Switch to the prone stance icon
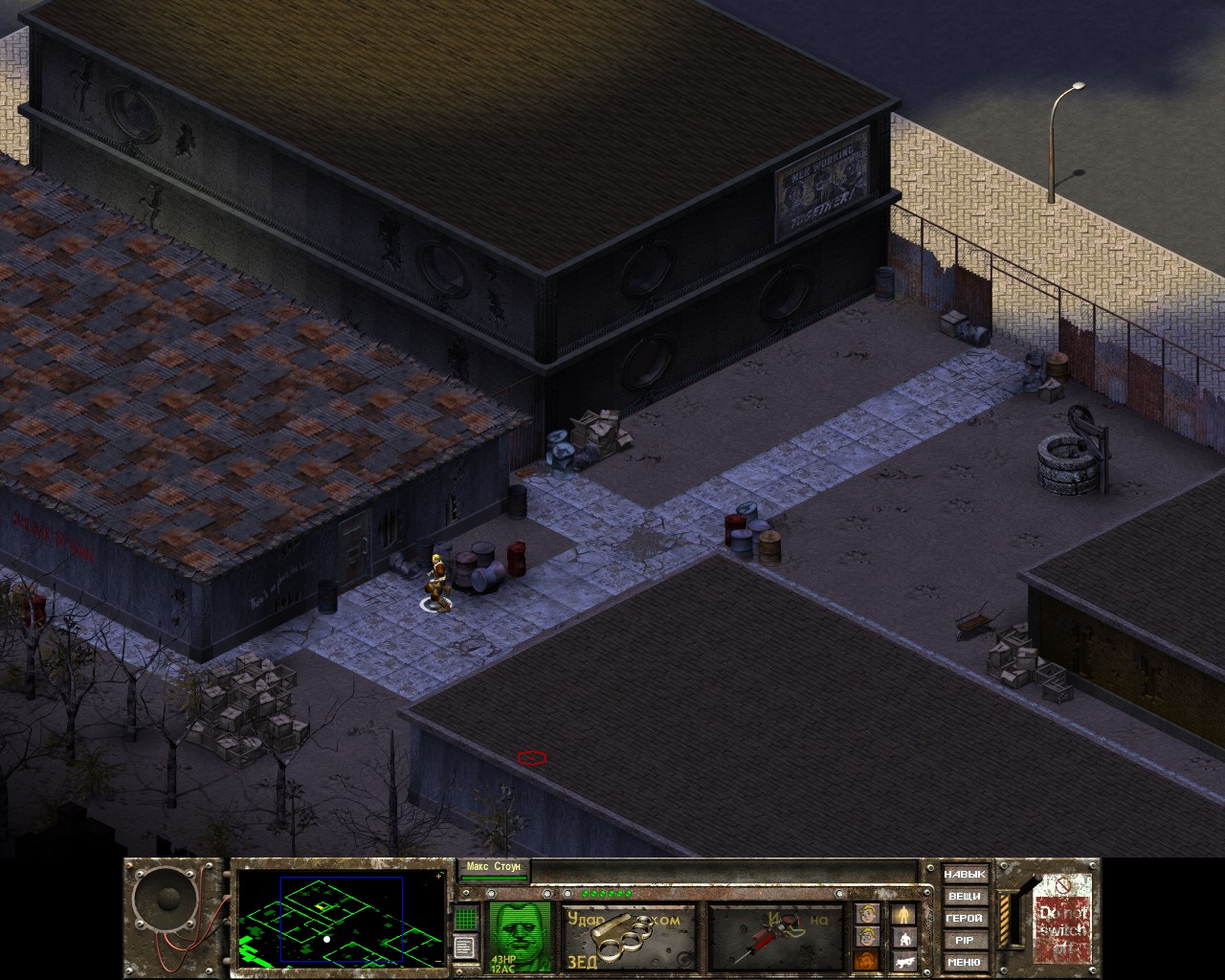Viewport: 1225px width, 980px height. (x=904, y=962)
